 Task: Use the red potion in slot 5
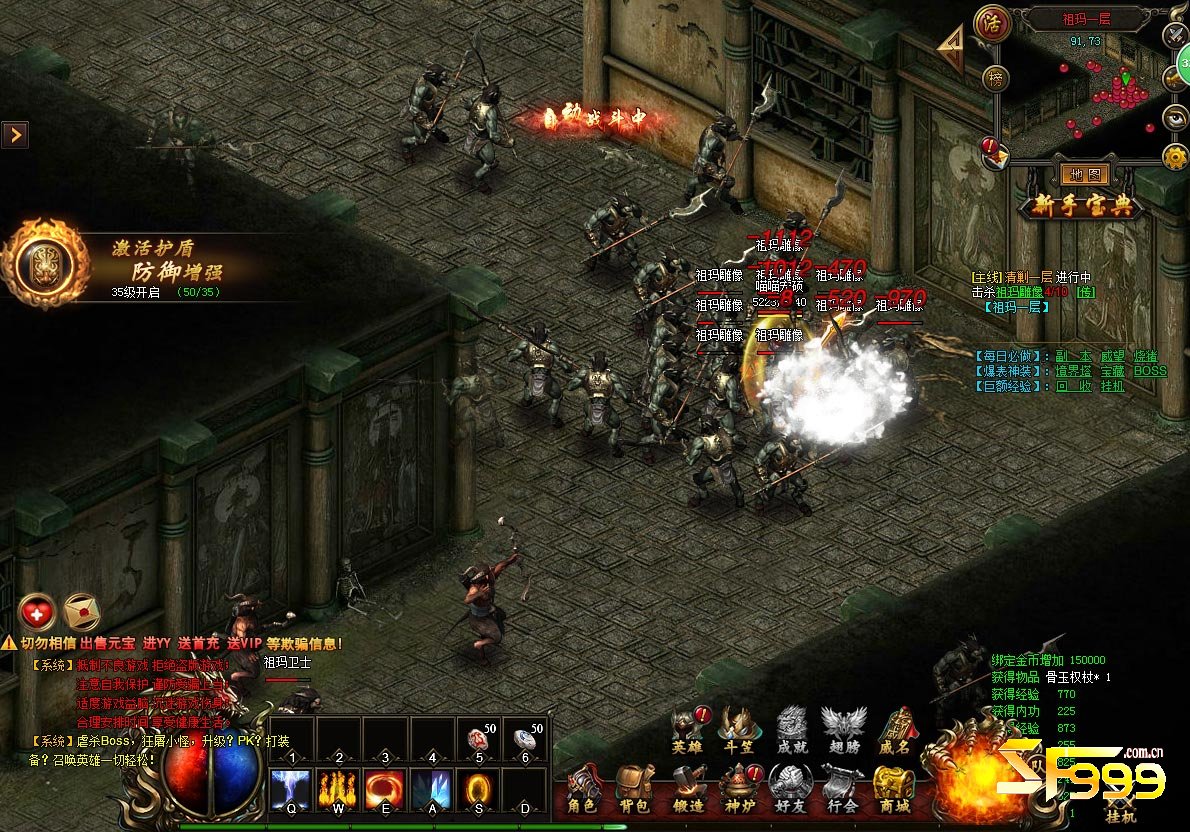478,738
